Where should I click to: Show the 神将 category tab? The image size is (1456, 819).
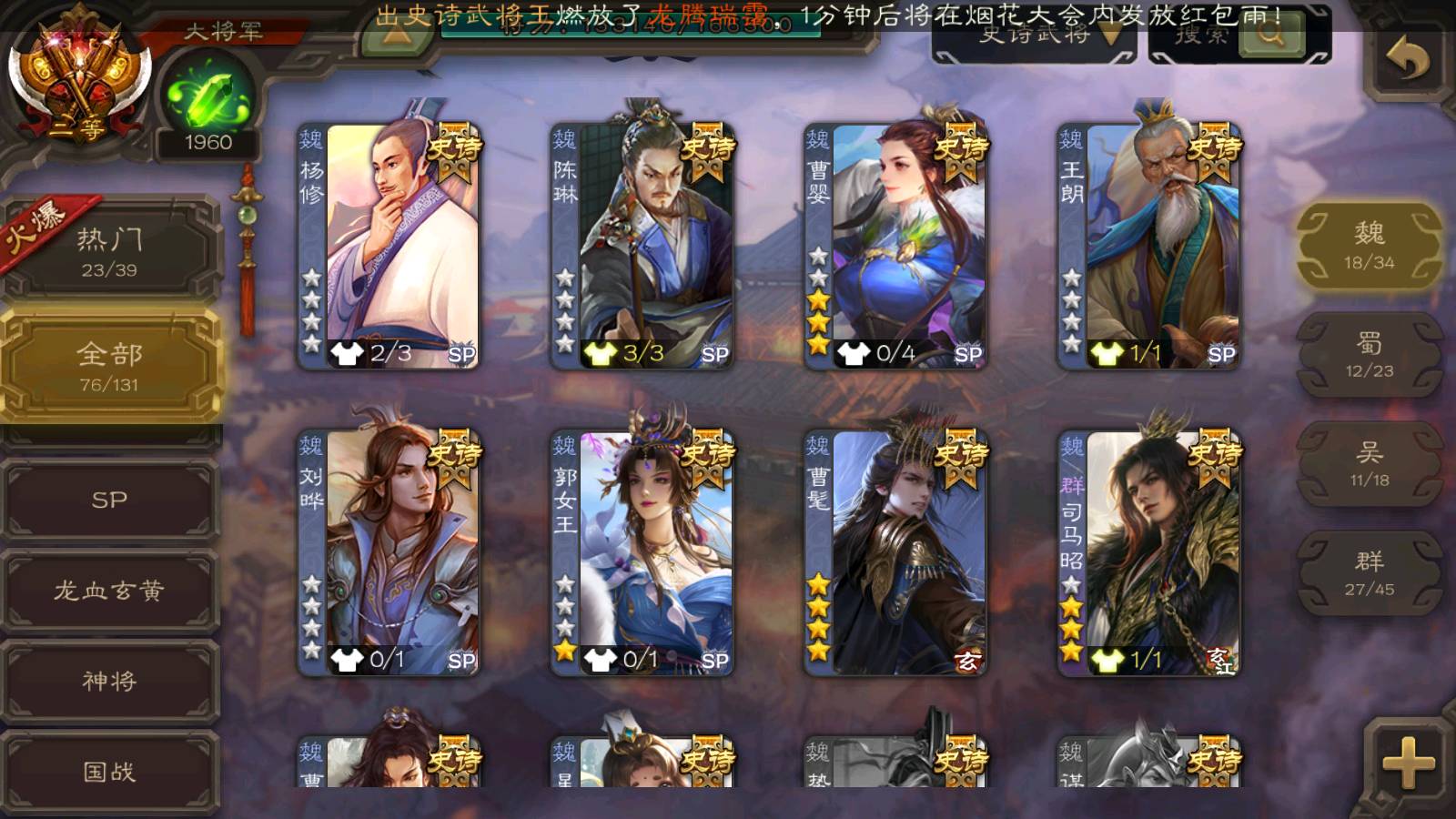click(x=109, y=681)
